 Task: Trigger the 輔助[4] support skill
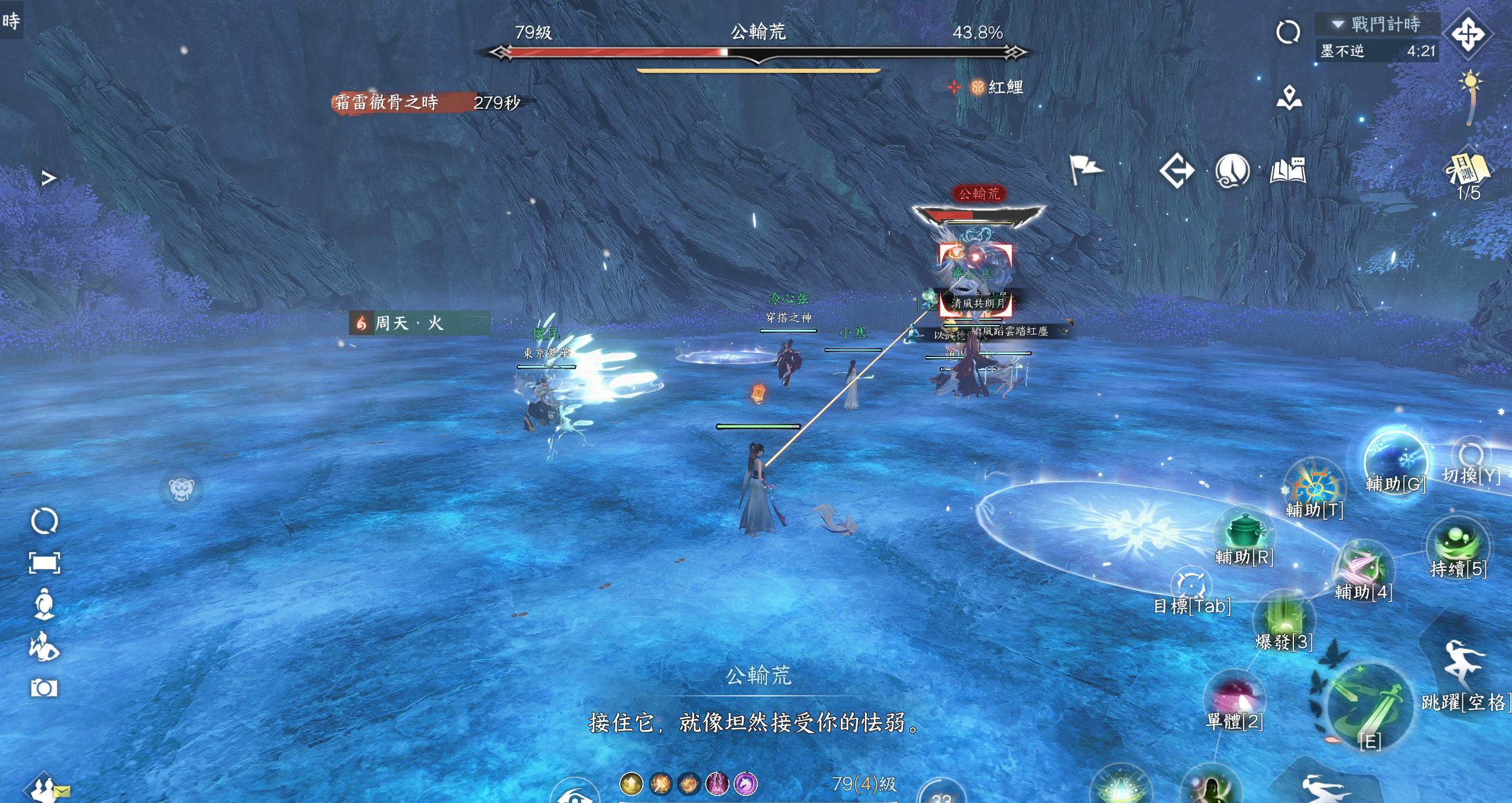[x=1363, y=567]
